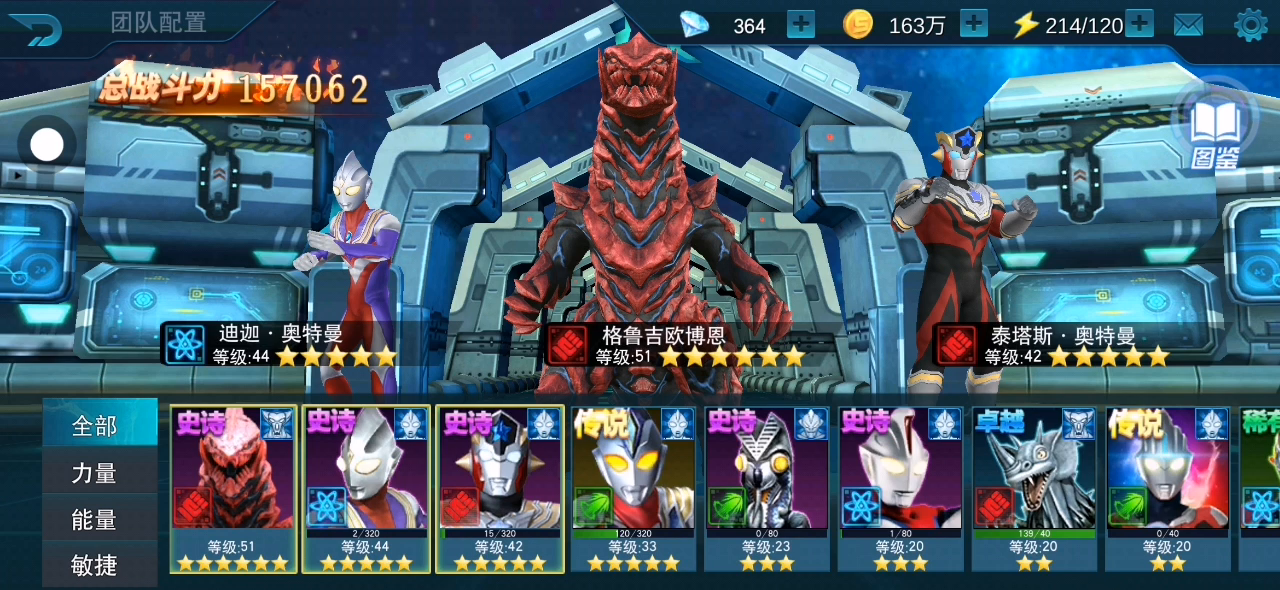The width and height of the screenshot is (1280, 590).
Task: Open the mail envelope icon
Action: click(x=1188, y=25)
